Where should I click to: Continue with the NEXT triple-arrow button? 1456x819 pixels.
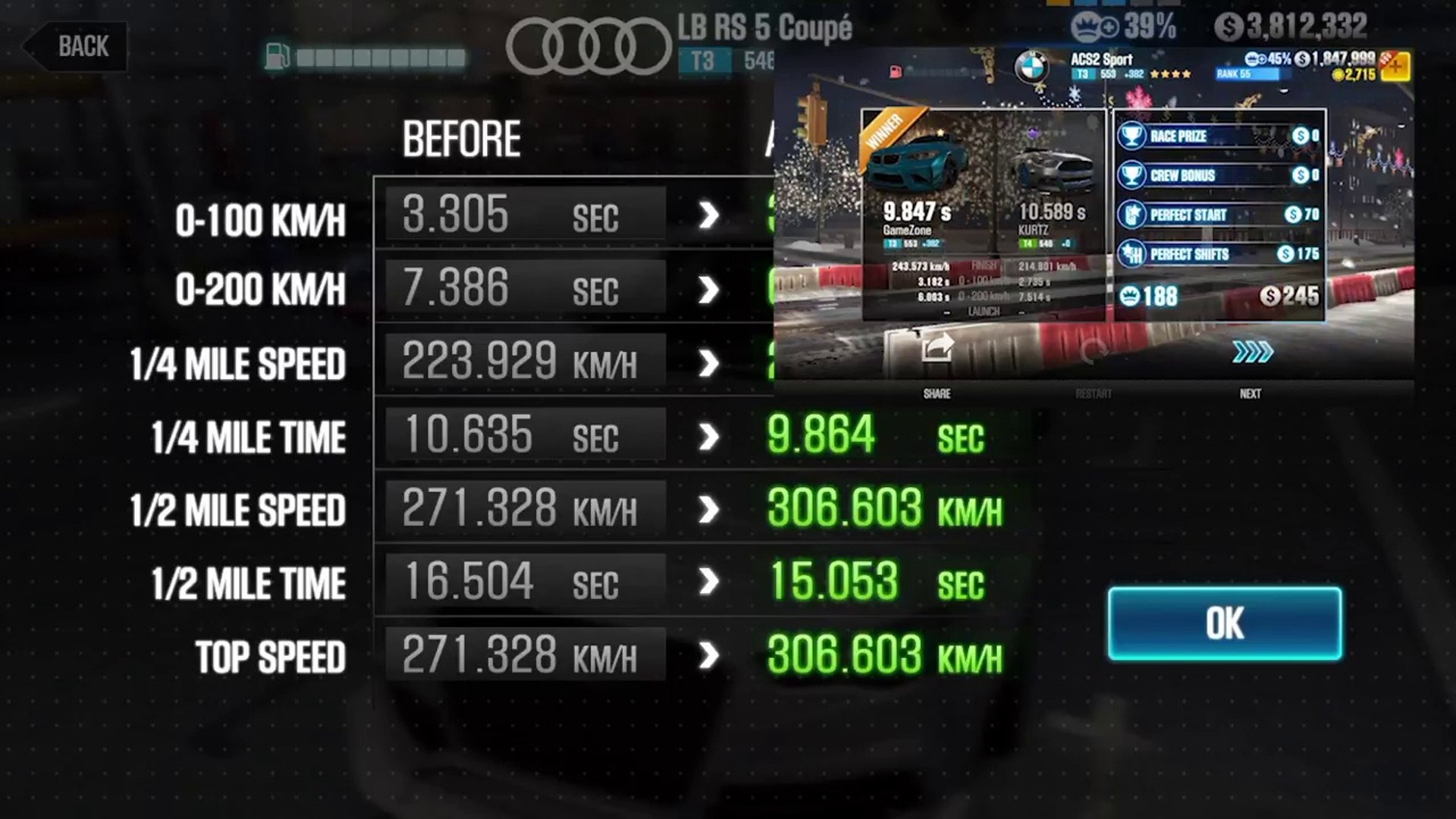[x=1251, y=353]
